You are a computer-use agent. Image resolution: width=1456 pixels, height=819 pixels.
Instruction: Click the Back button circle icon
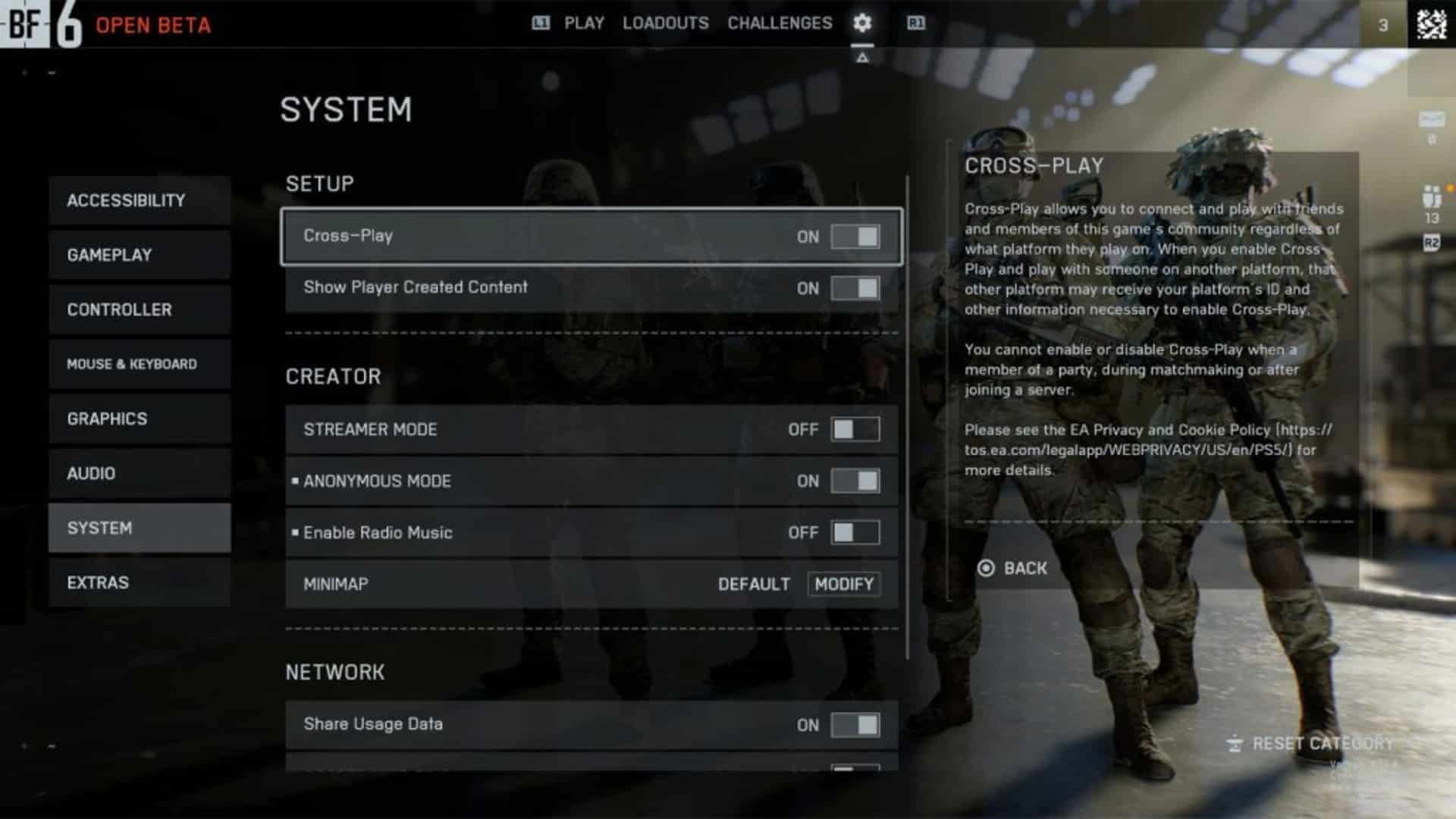(986, 568)
